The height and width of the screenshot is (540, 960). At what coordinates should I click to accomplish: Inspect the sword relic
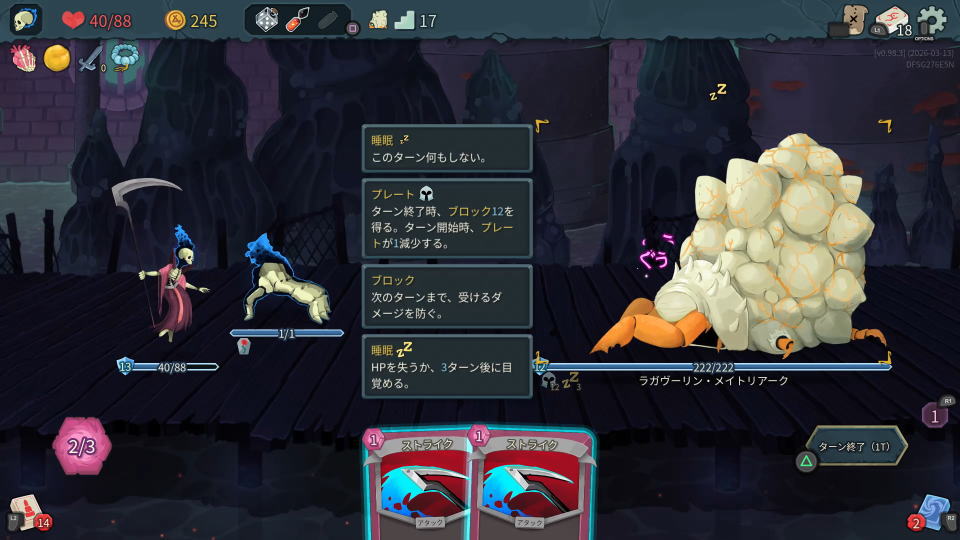(90, 59)
